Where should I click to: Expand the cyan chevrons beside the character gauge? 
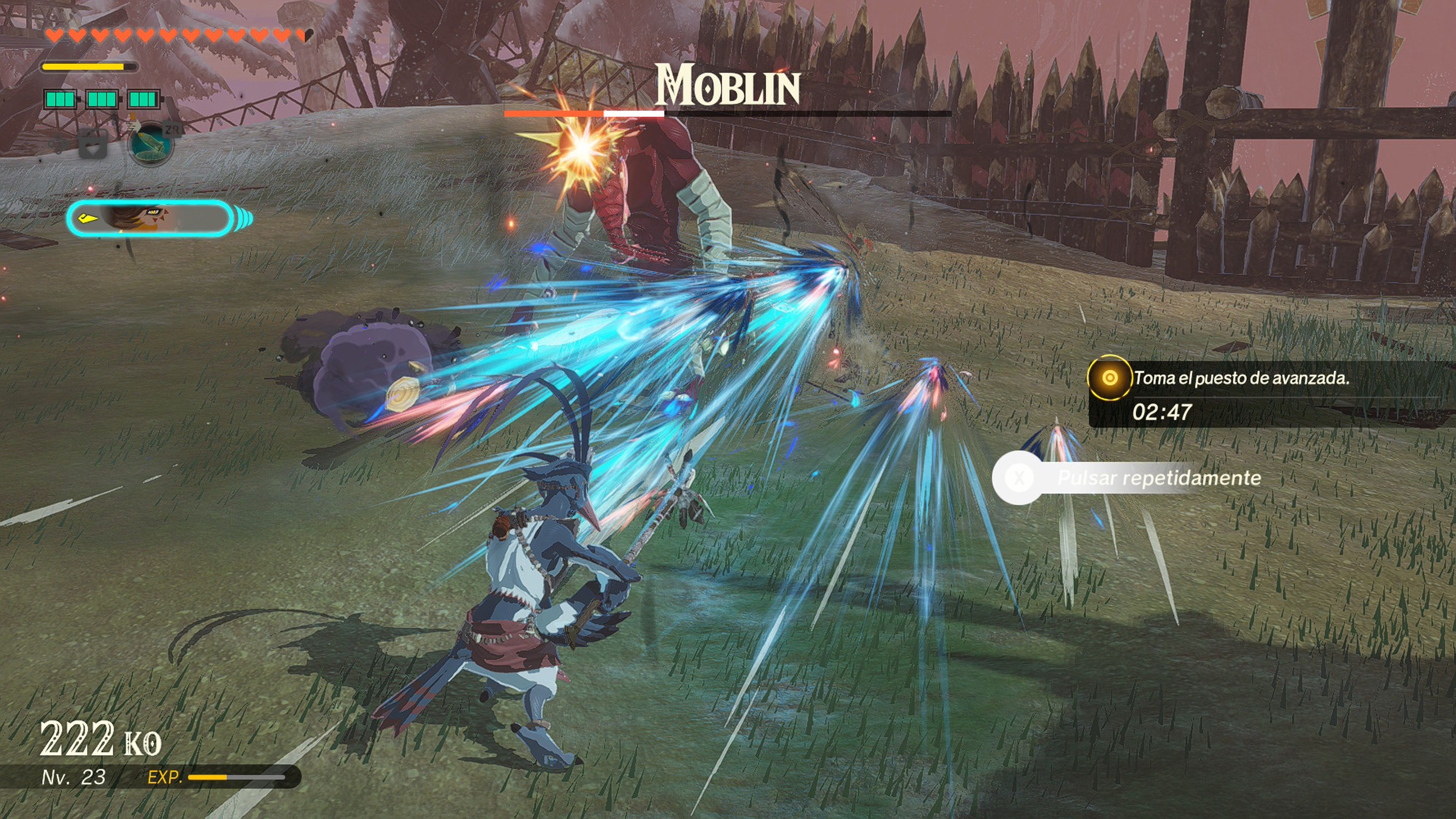(x=243, y=217)
